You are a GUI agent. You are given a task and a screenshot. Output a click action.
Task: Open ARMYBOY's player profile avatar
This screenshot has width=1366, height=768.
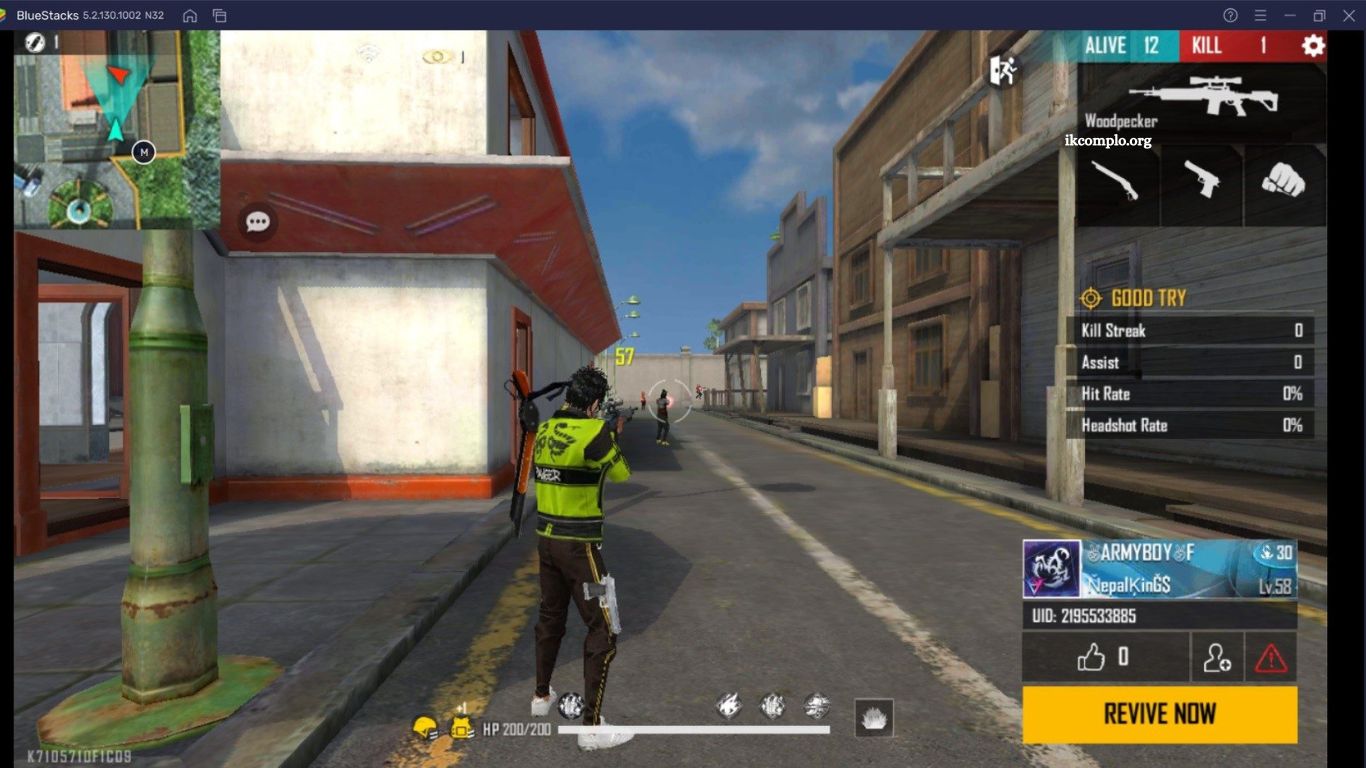pyautogui.click(x=1051, y=569)
